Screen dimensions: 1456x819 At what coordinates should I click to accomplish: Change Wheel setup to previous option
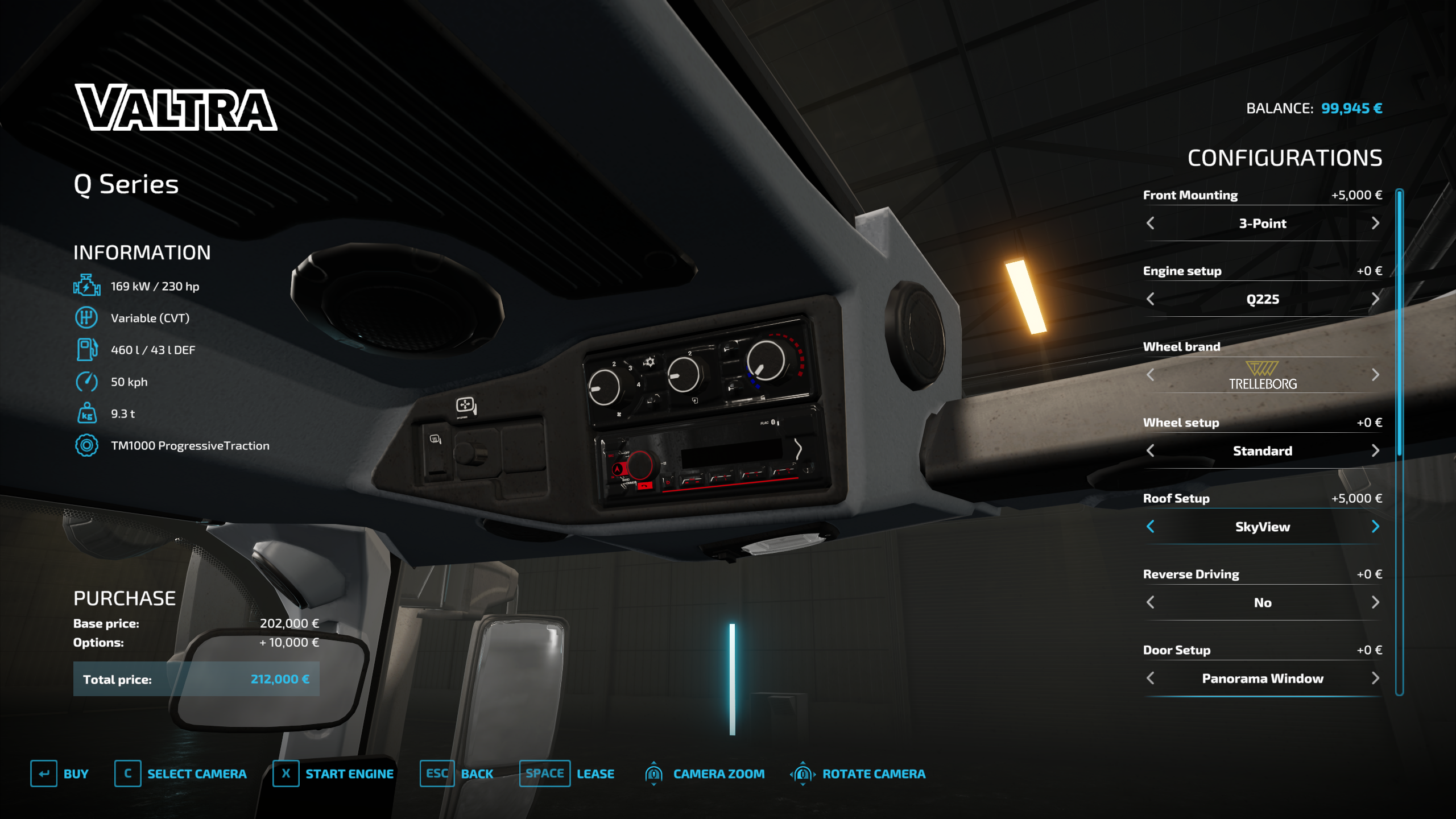point(1151,450)
